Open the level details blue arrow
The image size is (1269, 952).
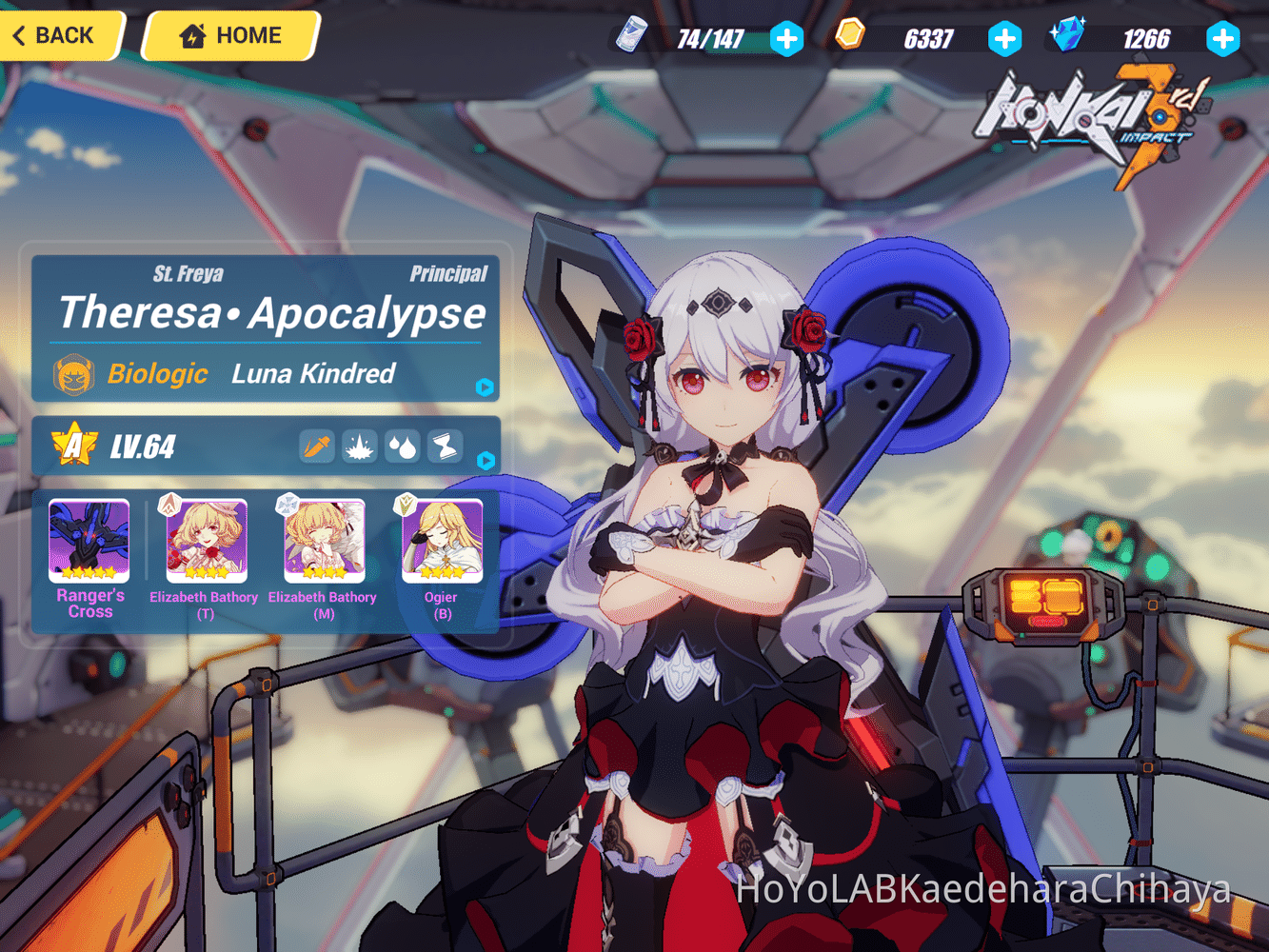pos(485,461)
